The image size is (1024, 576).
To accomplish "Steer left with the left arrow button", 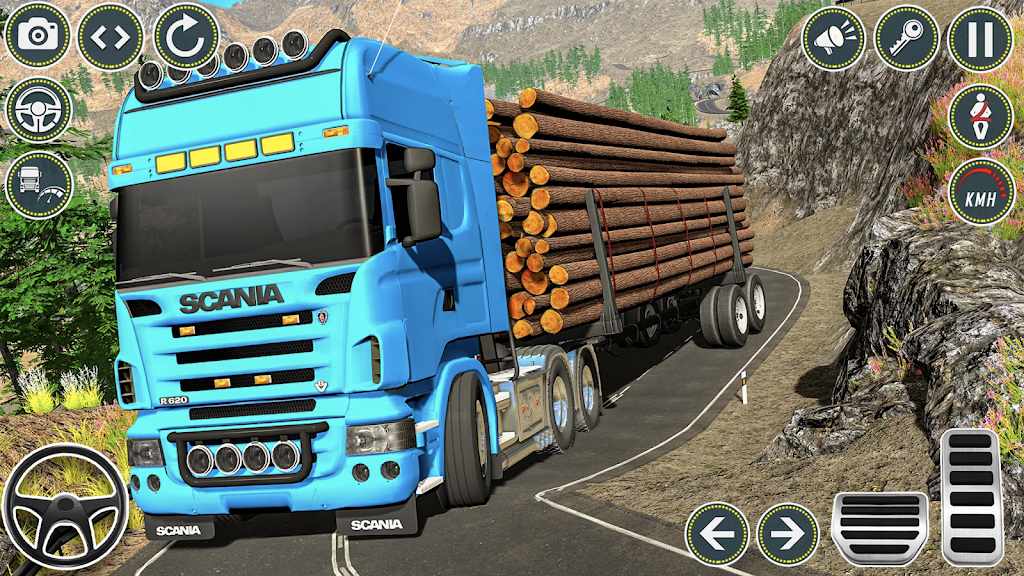I will pyautogui.click(x=717, y=534).
